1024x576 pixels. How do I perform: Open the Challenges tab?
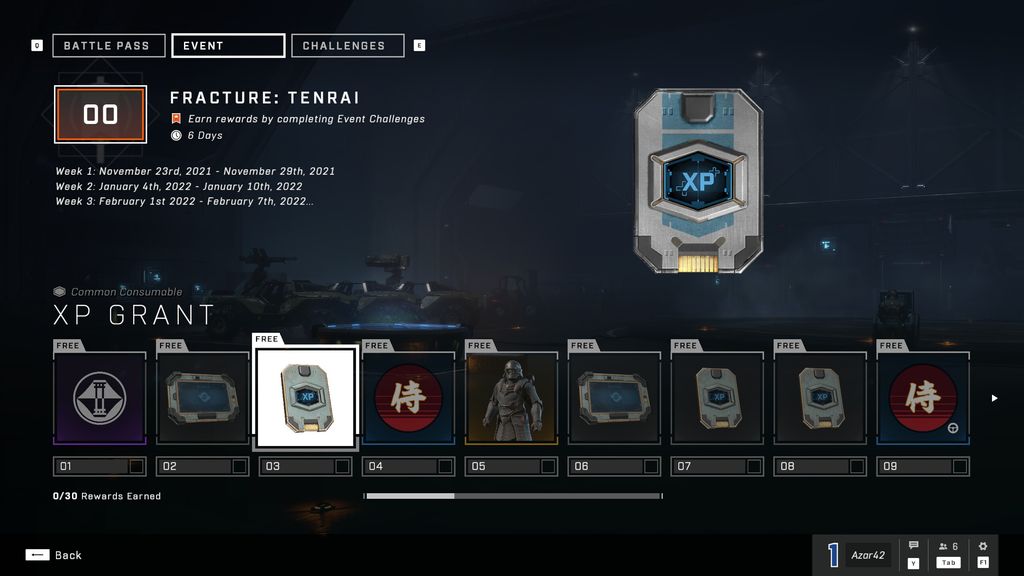pyautogui.click(x=347, y=46)
